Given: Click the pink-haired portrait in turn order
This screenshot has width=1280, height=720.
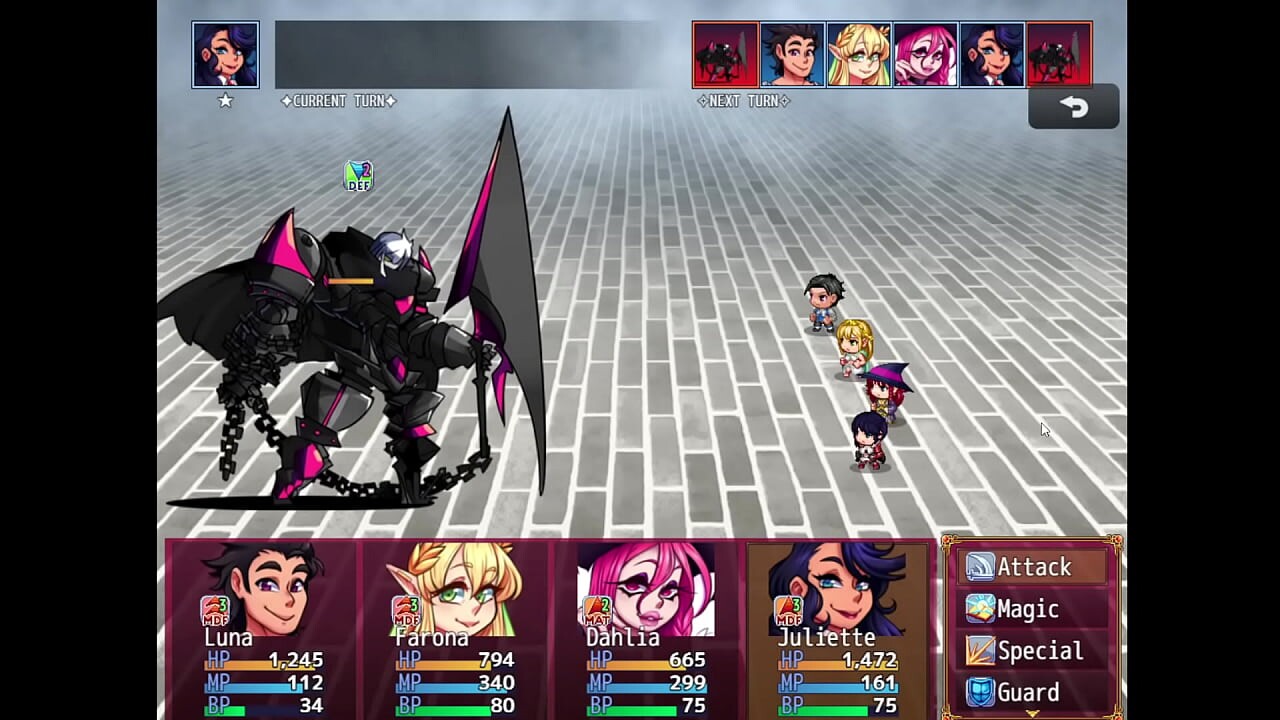Looking at the screenshot, I should pos(925,55).
